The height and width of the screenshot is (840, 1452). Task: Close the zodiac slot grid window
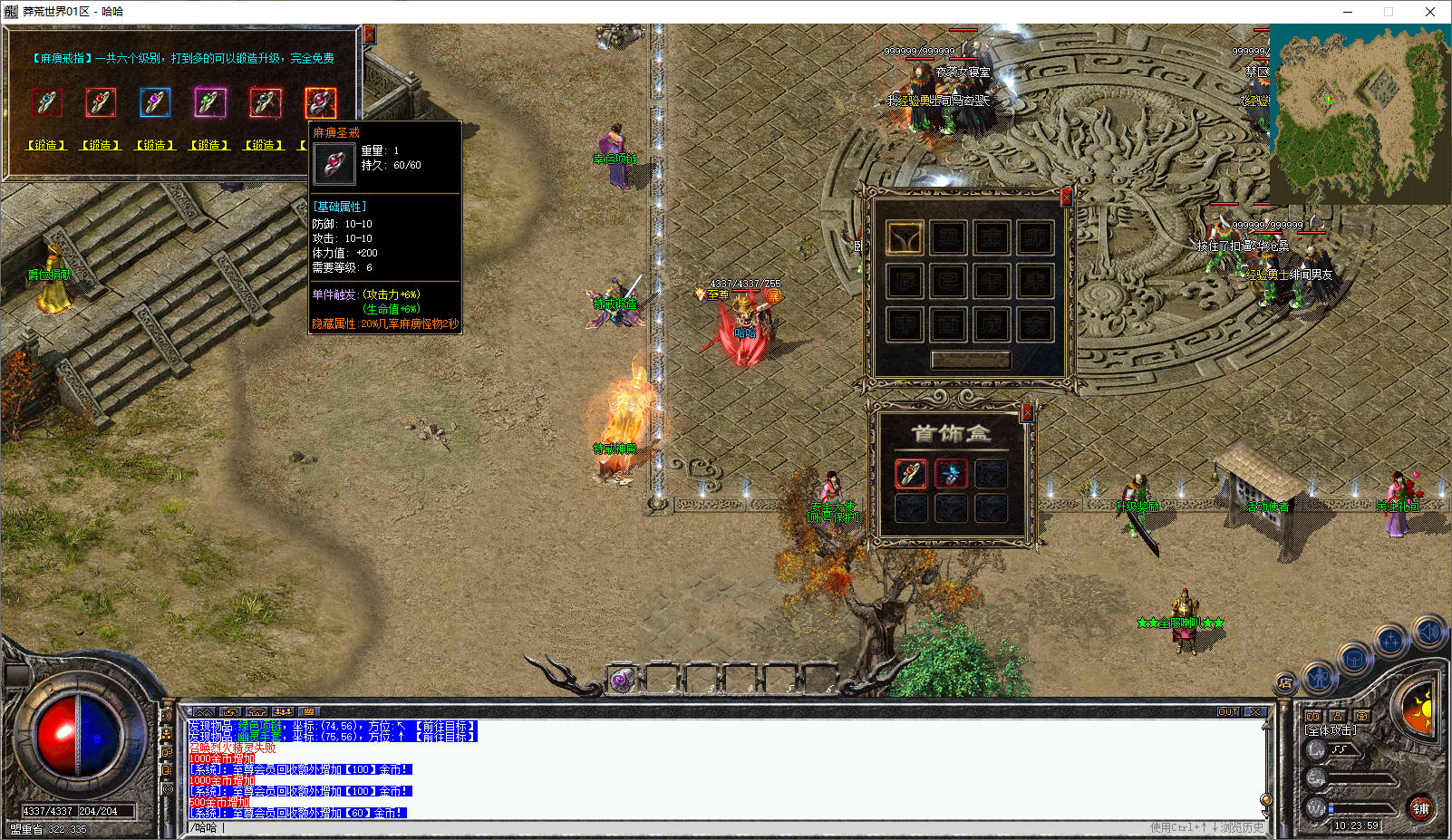click(x=1066, y=196)
